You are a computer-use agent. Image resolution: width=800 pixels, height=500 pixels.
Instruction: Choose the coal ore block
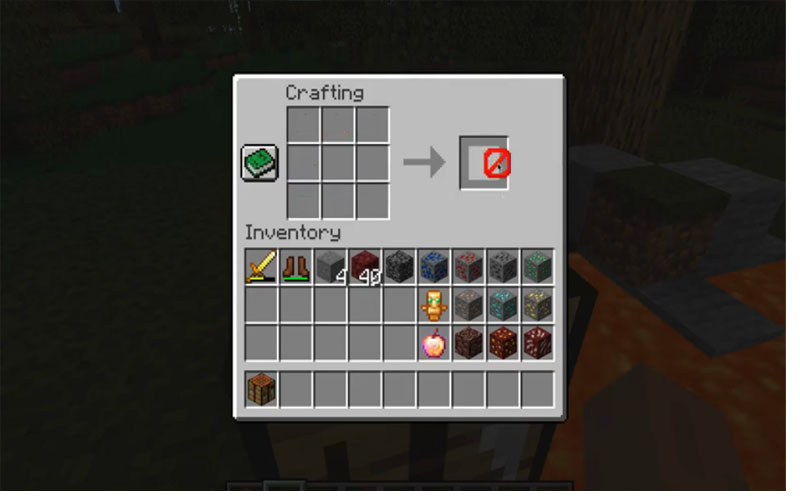tap(502, 267)
